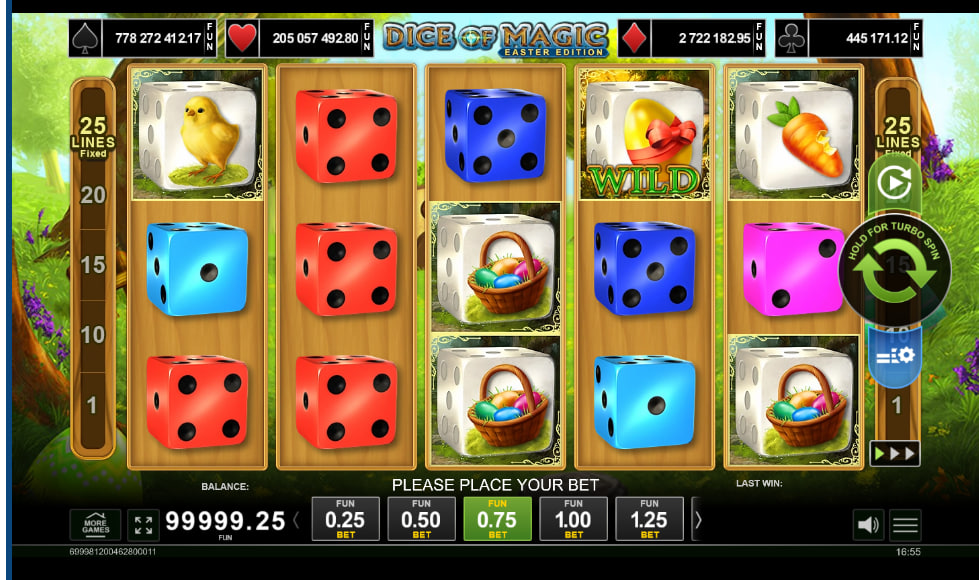Select the 0.25 FUN bet
The height and width of the screenshot is (580, 979).
(346, 519)
